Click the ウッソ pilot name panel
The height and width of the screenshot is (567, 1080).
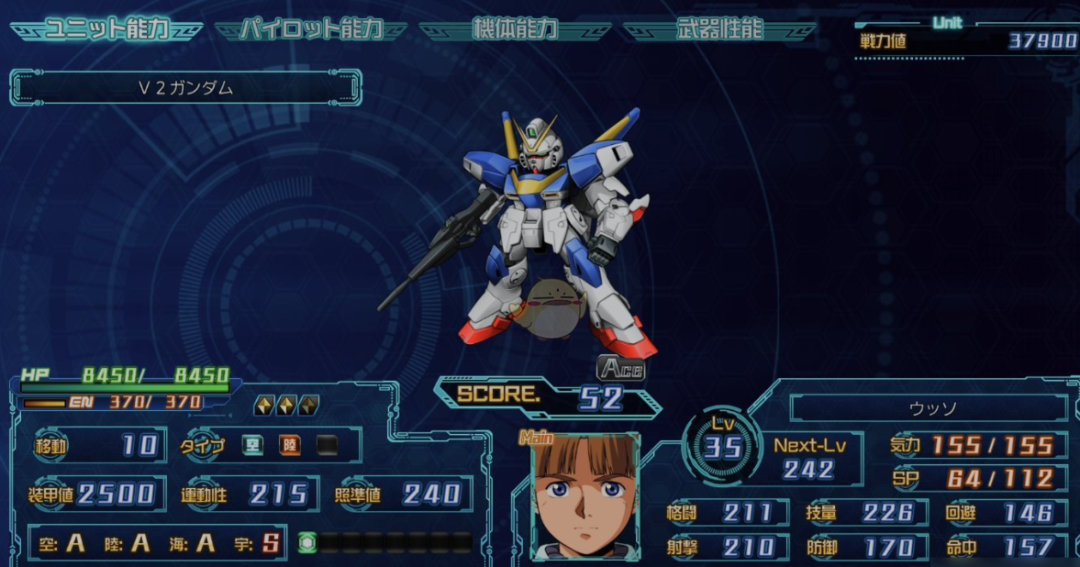pyautogui.click(x=927, y=408)
